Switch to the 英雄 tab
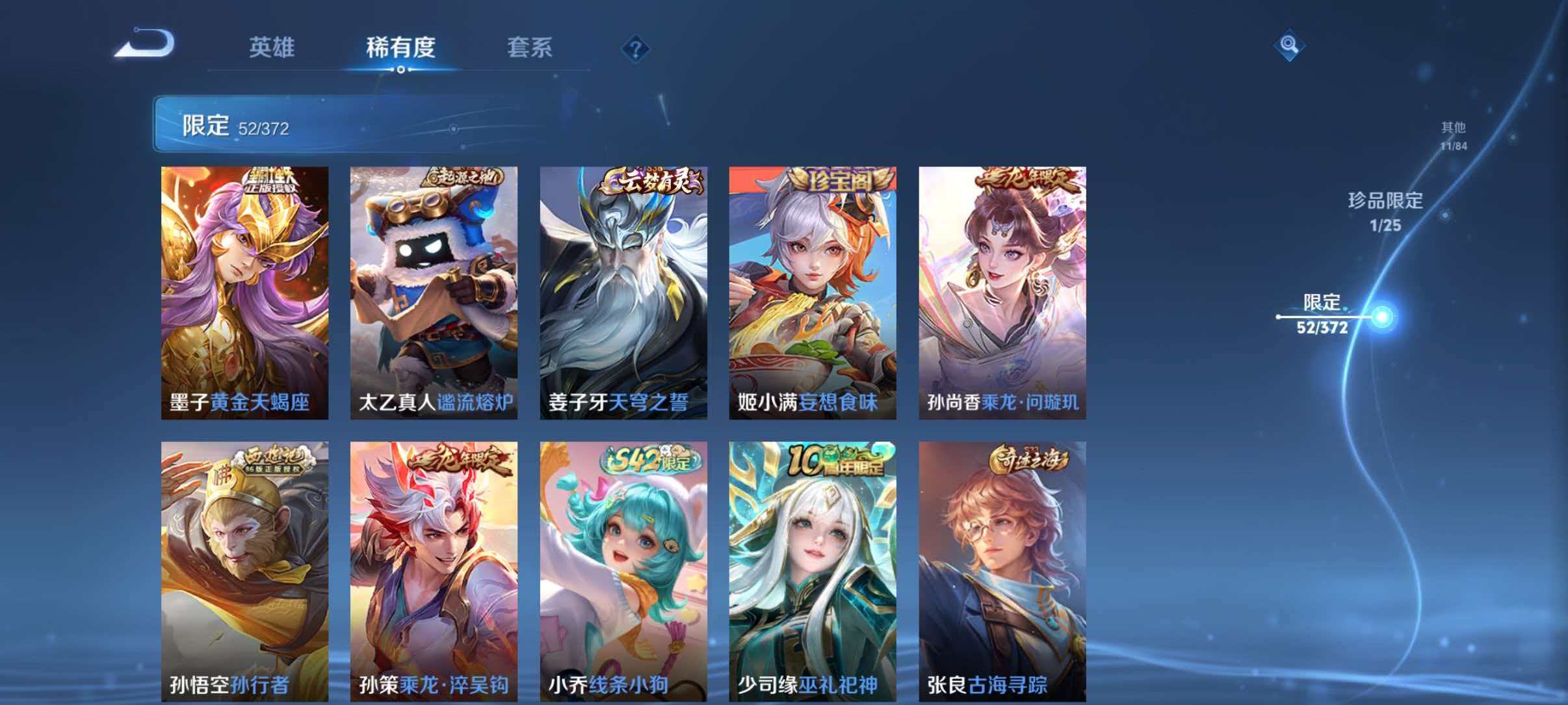Image resolution: width=1568 pixels, height=705 pixels. click(272, 47)
